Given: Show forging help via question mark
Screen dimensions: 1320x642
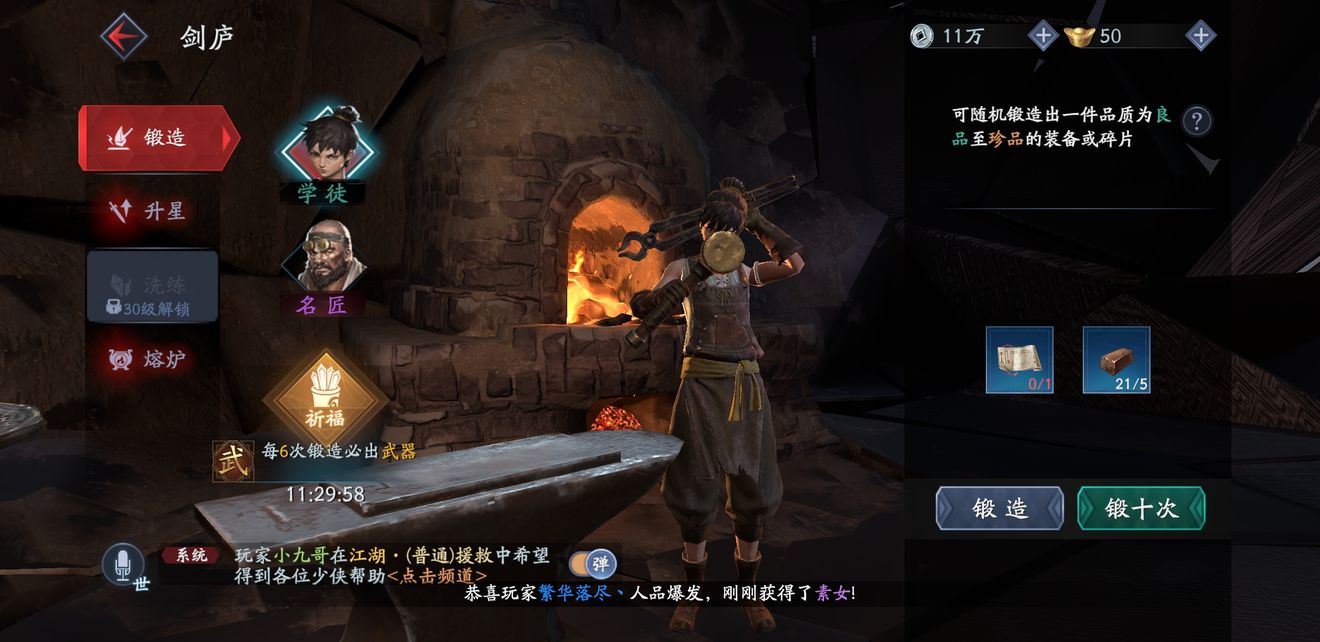Looking at the screenshot, I should pyautogui.click(x=1197, y=121).
